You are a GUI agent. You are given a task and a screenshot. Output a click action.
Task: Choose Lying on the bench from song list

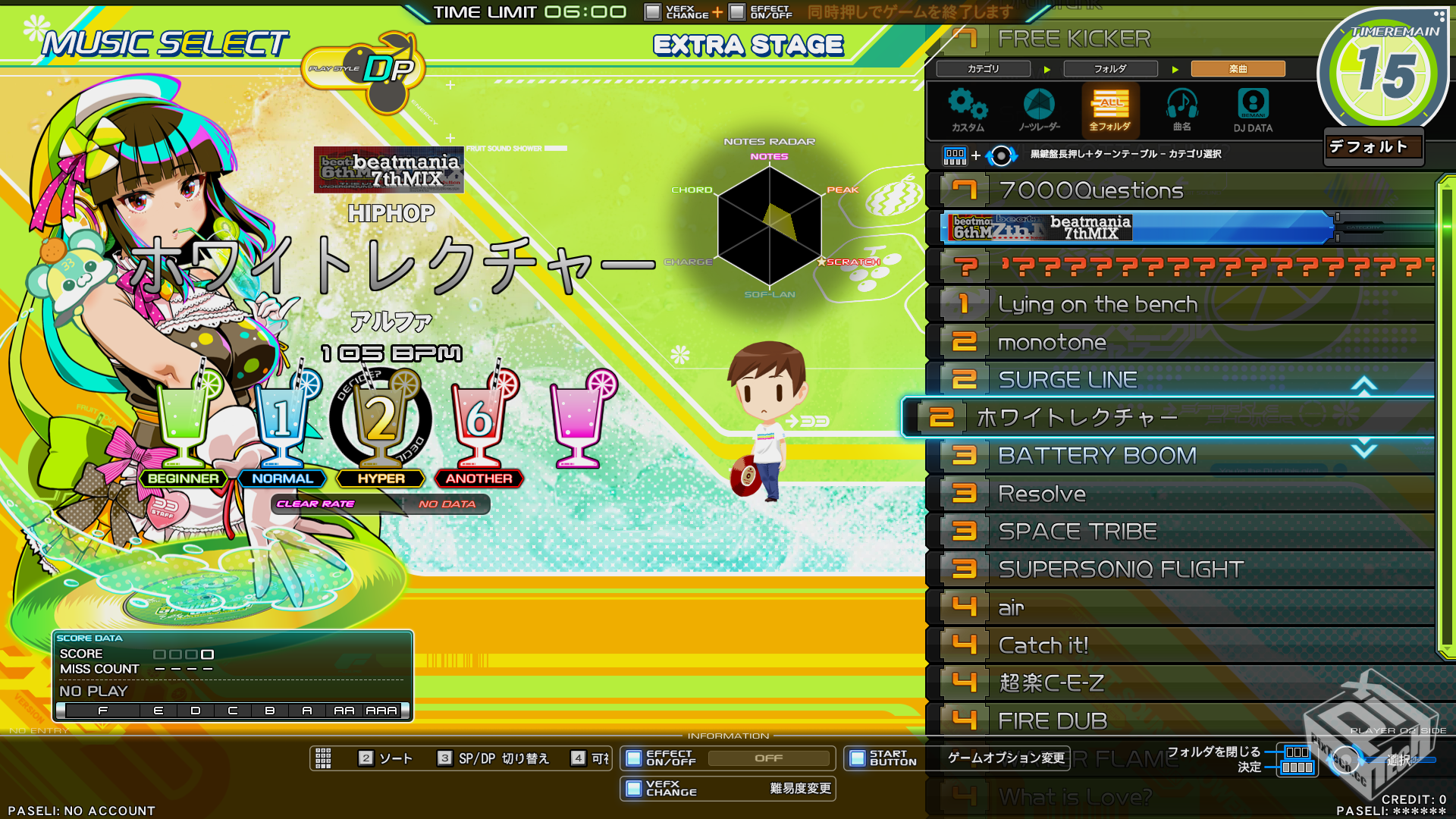tap(1183, 304)
